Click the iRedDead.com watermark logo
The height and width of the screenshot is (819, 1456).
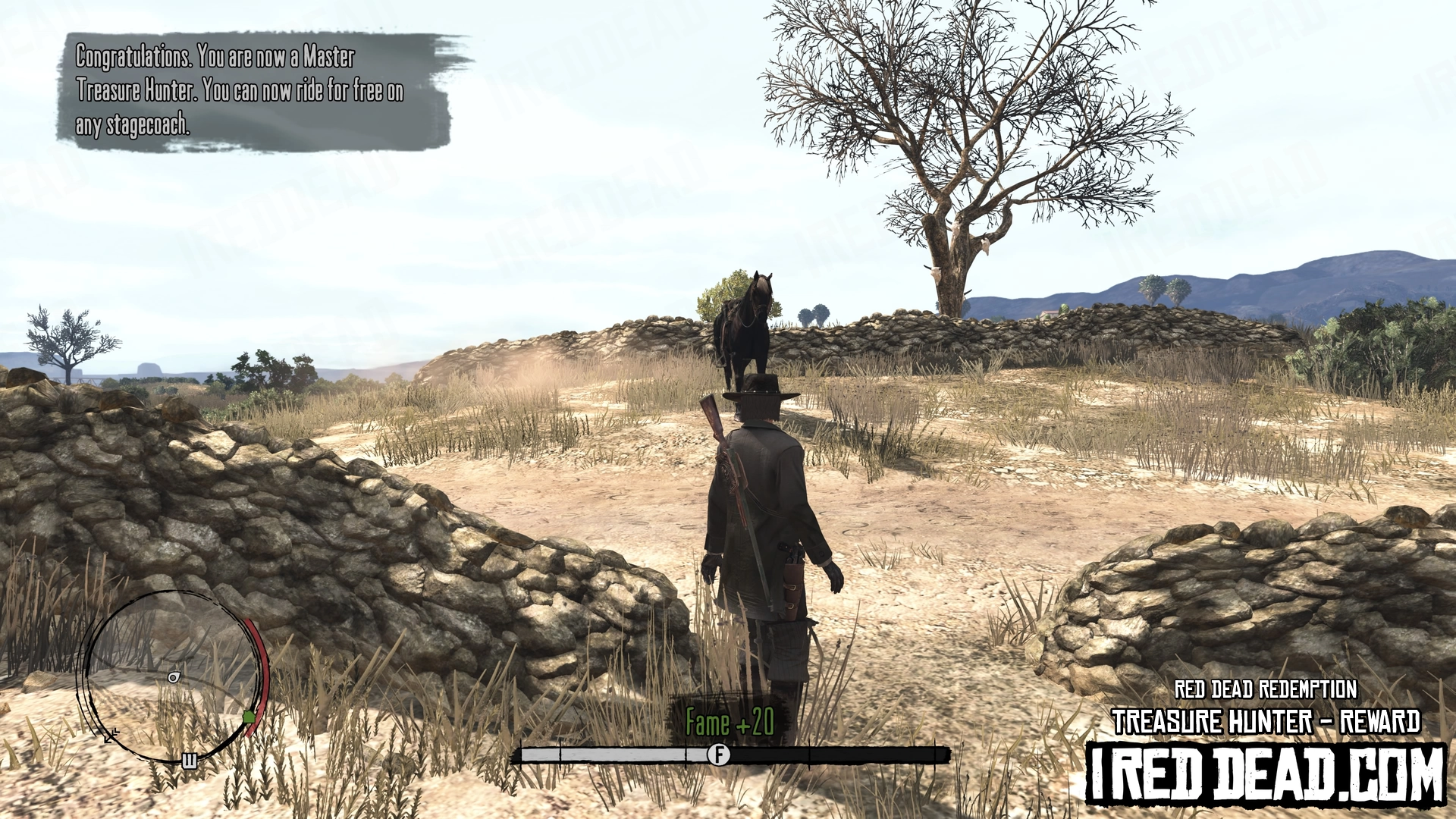[x=1265, y=774]
